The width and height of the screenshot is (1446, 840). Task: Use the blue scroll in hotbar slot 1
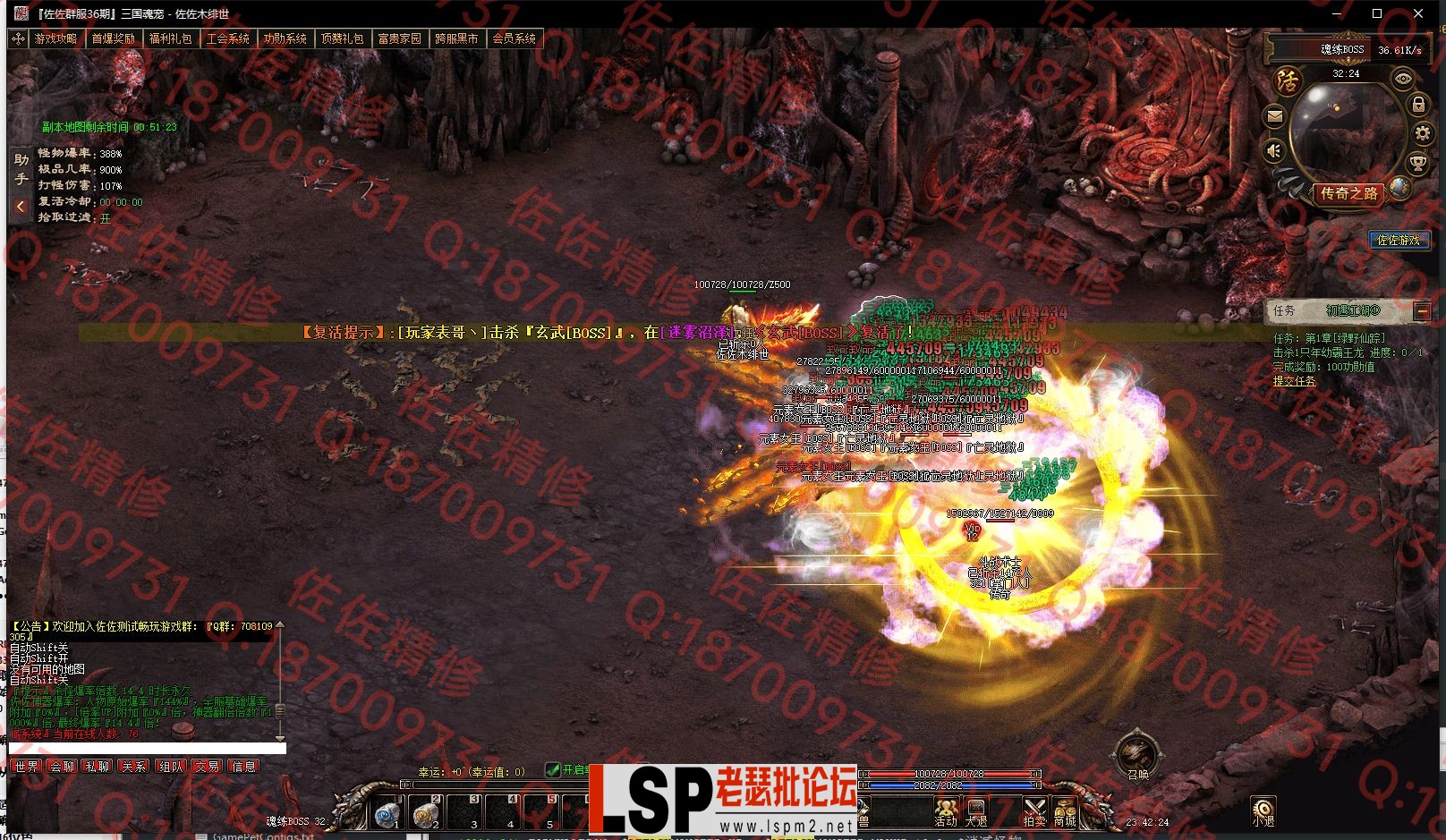coord(387,814)
